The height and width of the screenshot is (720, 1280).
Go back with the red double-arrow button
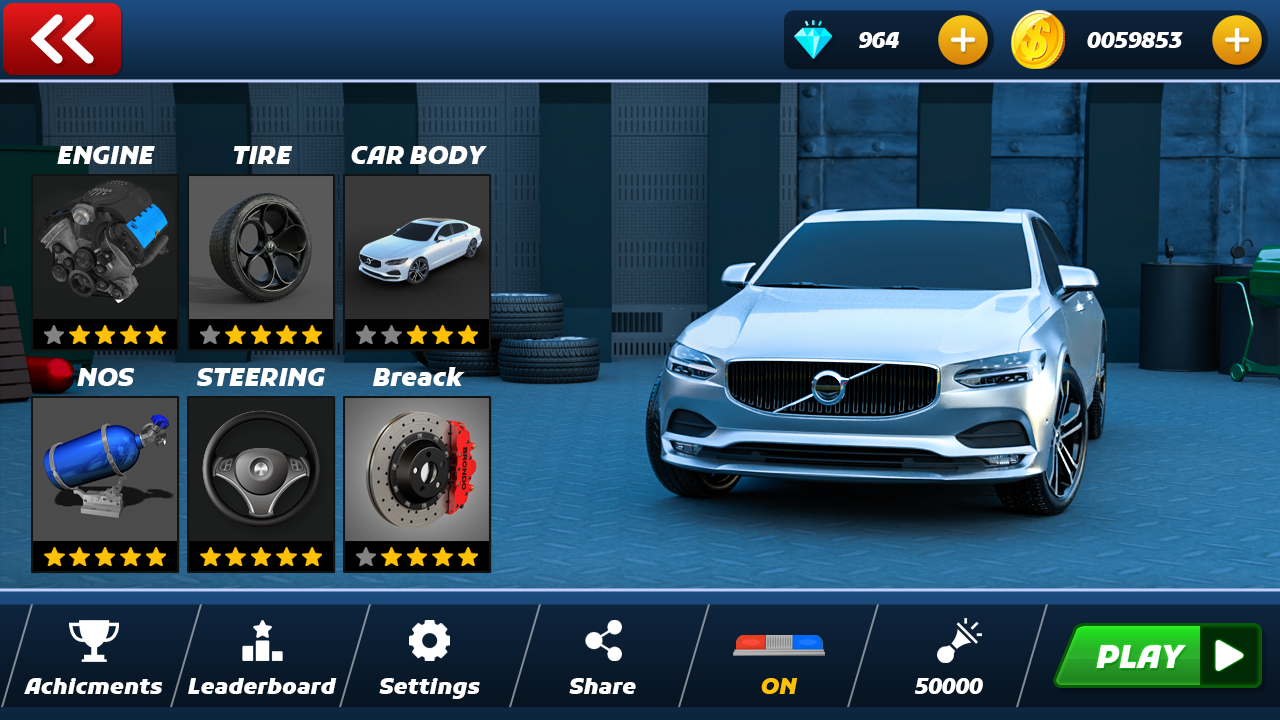point(62,40)
